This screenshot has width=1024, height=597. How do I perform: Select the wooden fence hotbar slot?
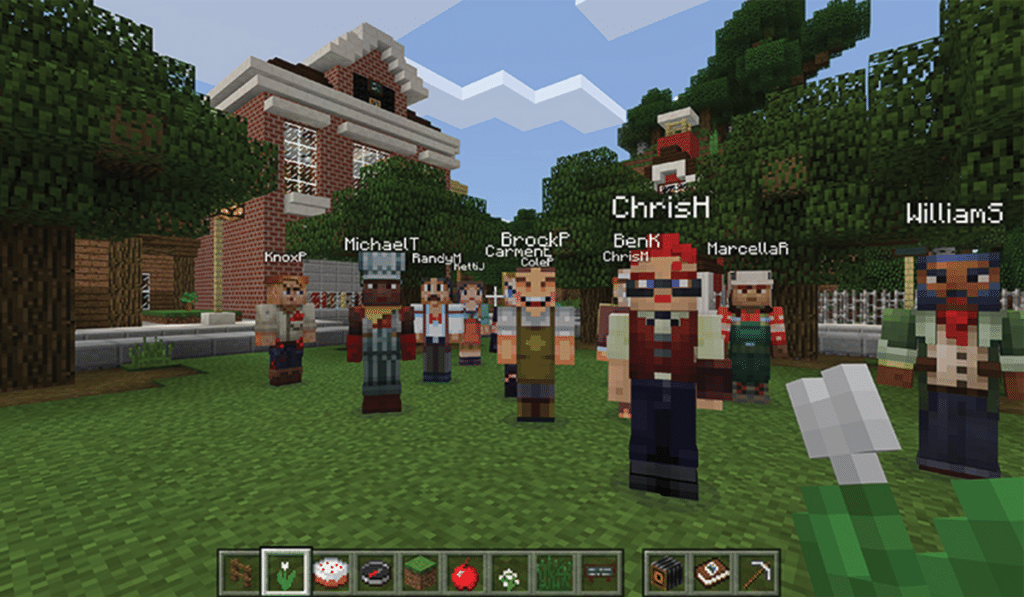point(241,572)
